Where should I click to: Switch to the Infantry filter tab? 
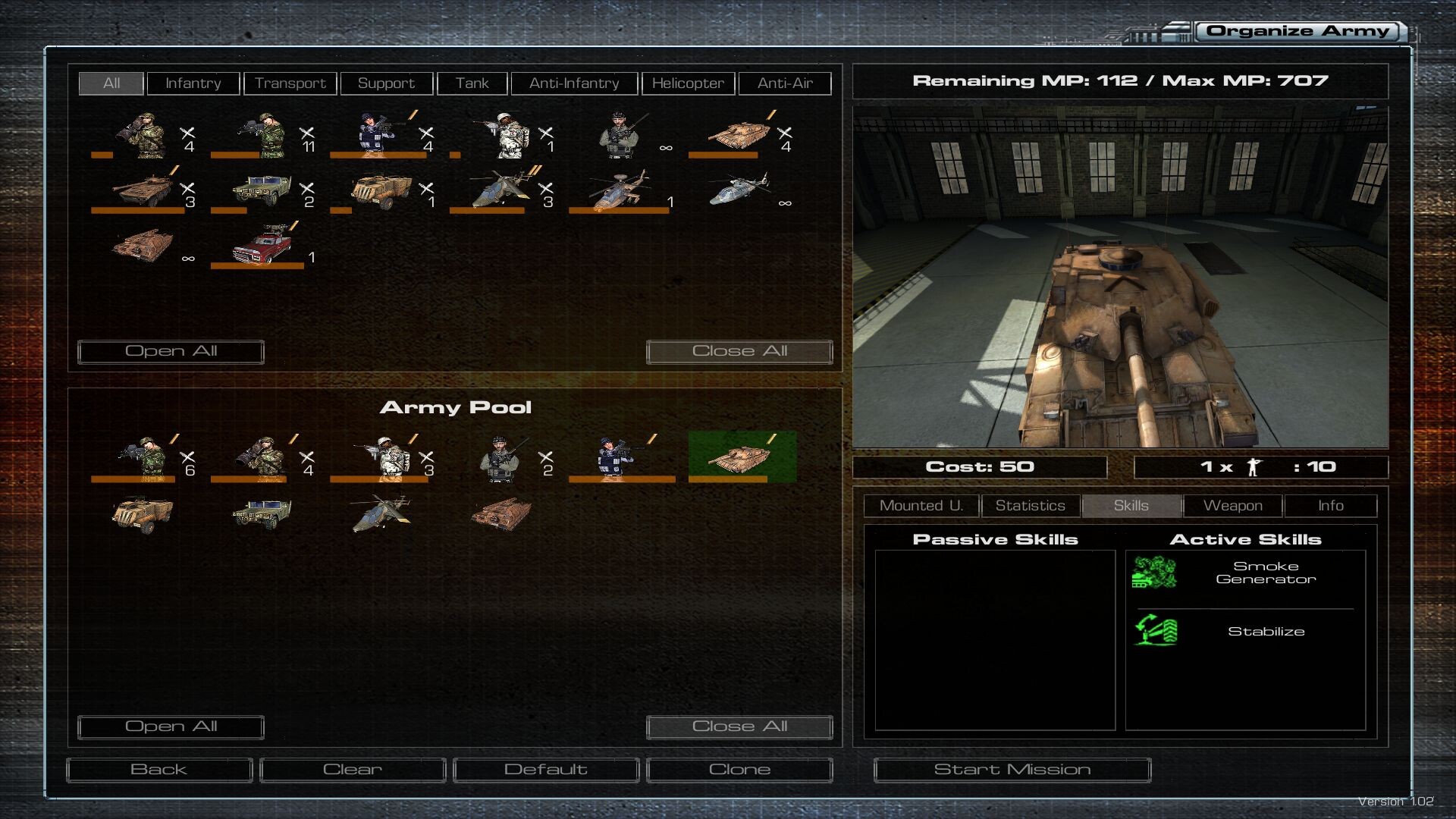coord(193,83)
